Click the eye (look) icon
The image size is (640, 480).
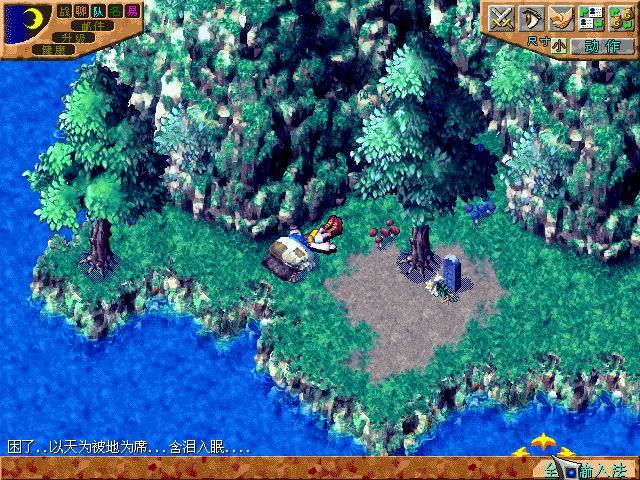pyautogui.click(x=530, y=17)
